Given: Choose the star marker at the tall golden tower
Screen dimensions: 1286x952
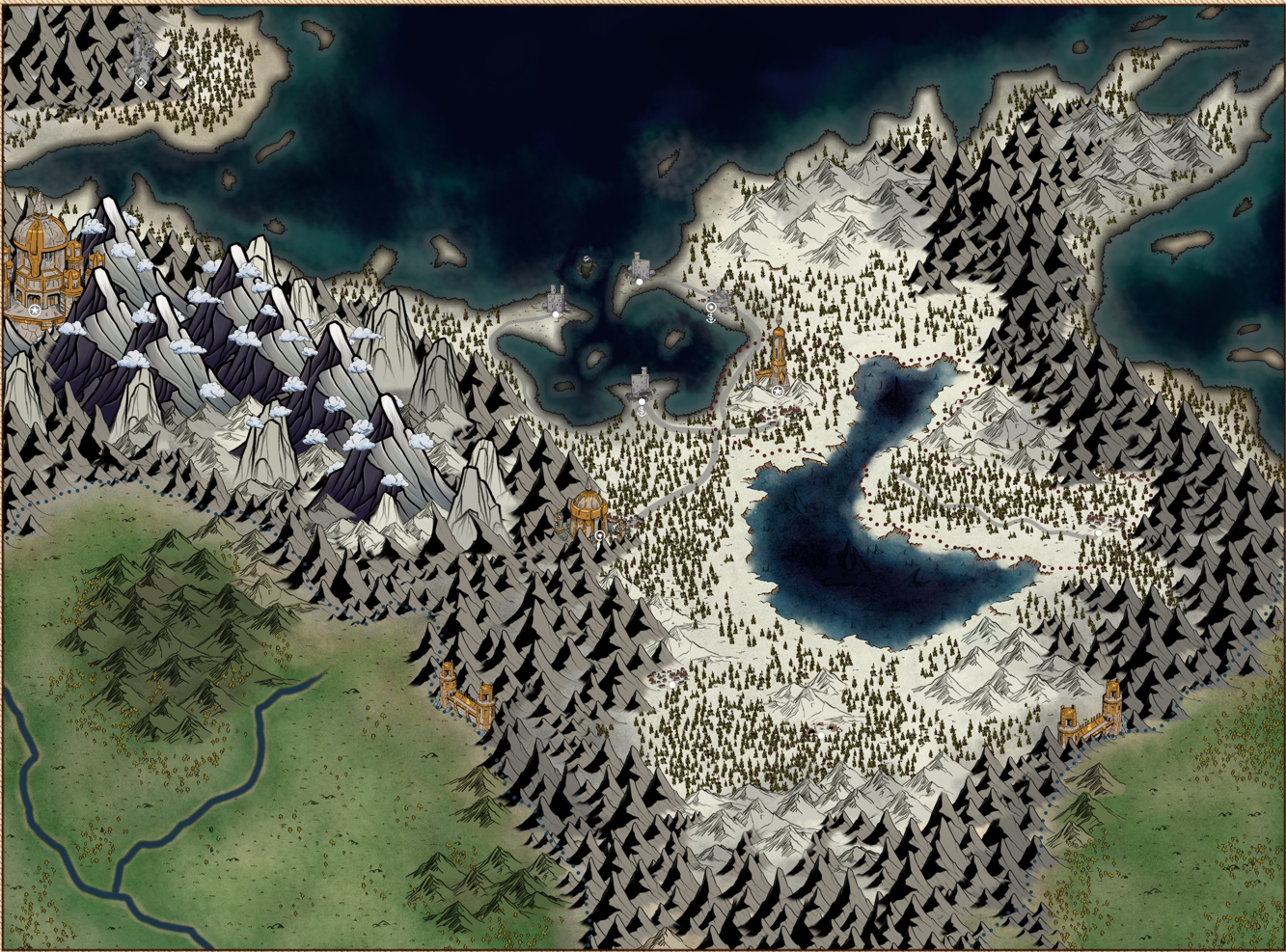Looking at the screenshot, I should click(x=778, y=392).
